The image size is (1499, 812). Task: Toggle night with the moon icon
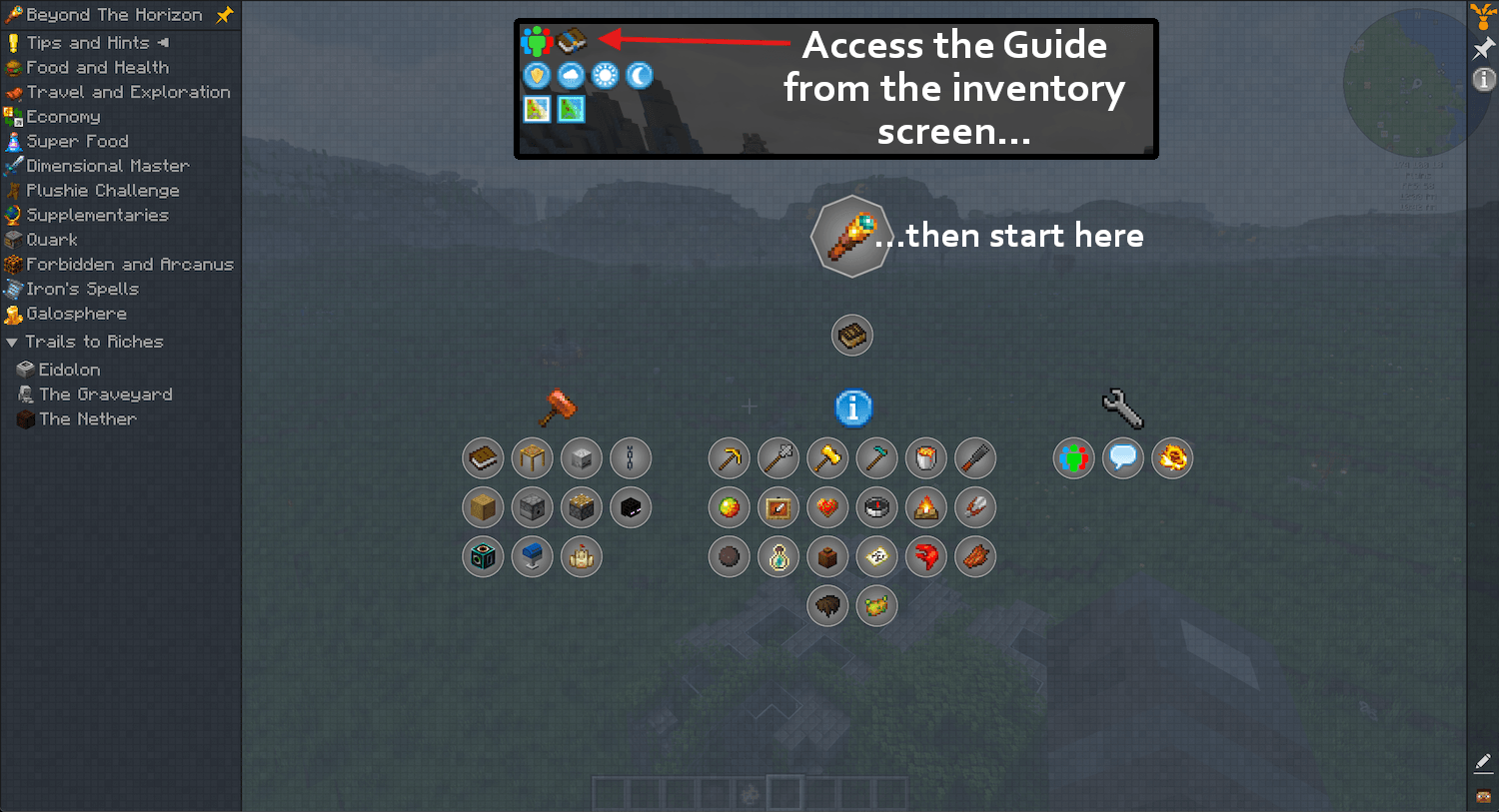click(639, 75)
